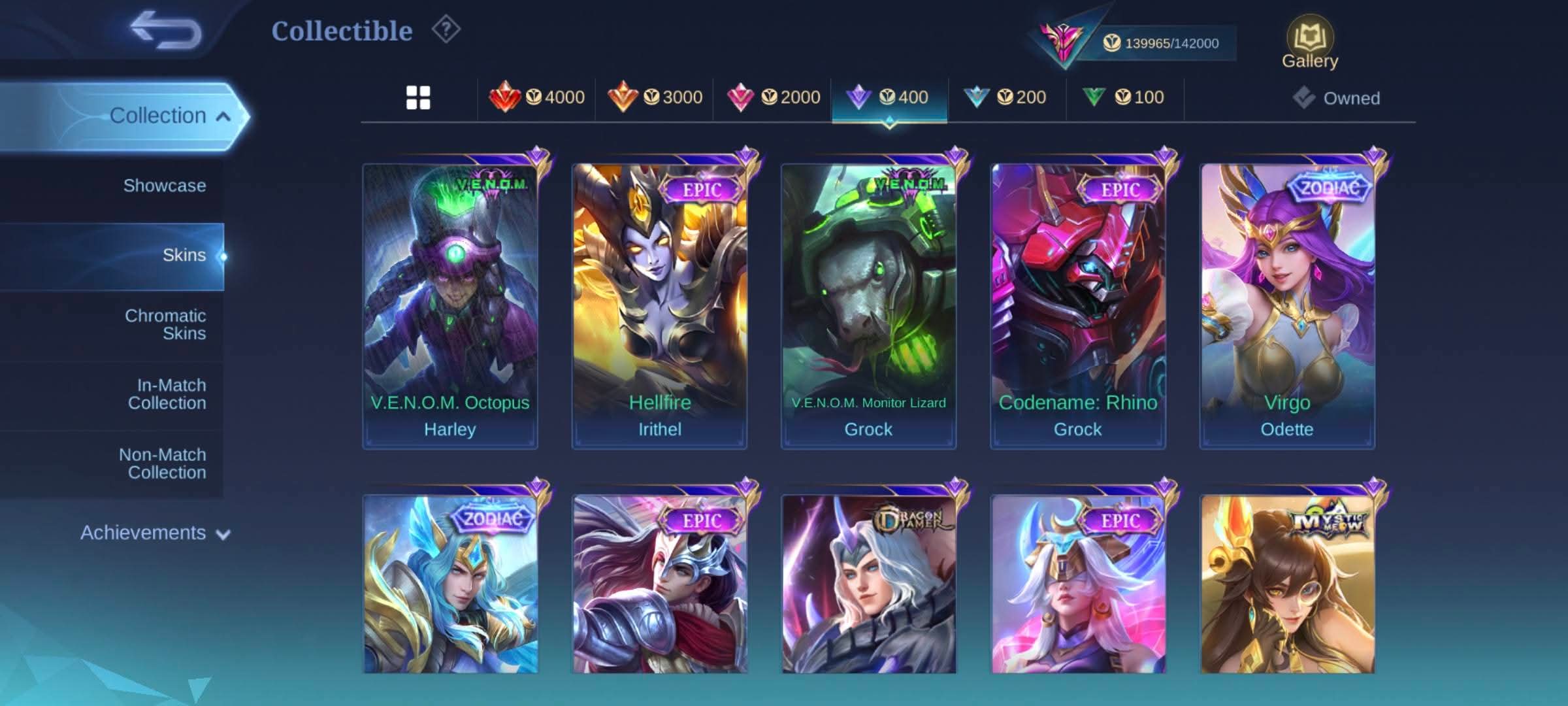
Task: Toggle the Owned filter
Action: (1337, 98)
